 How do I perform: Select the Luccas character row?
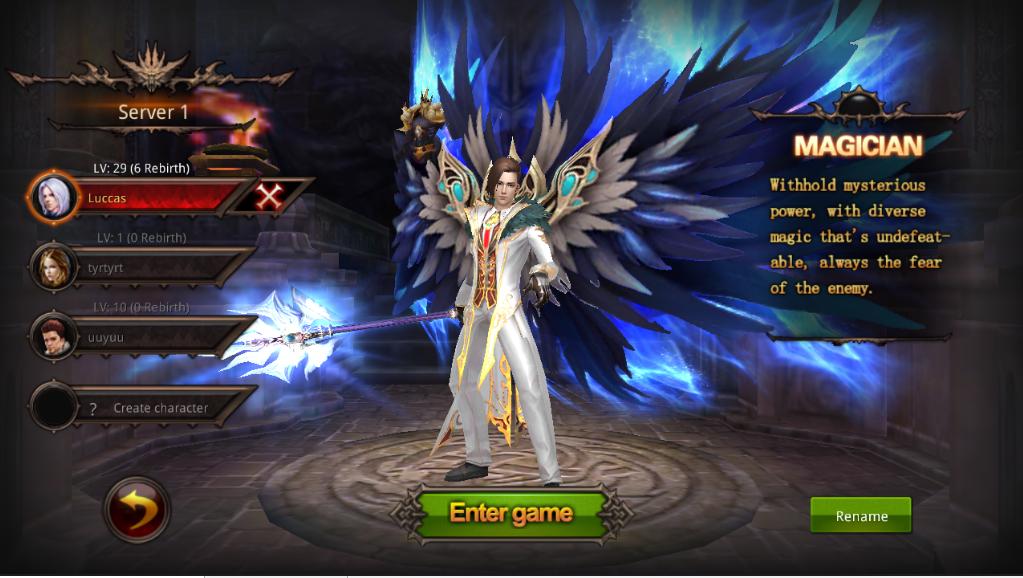point(150,198)
